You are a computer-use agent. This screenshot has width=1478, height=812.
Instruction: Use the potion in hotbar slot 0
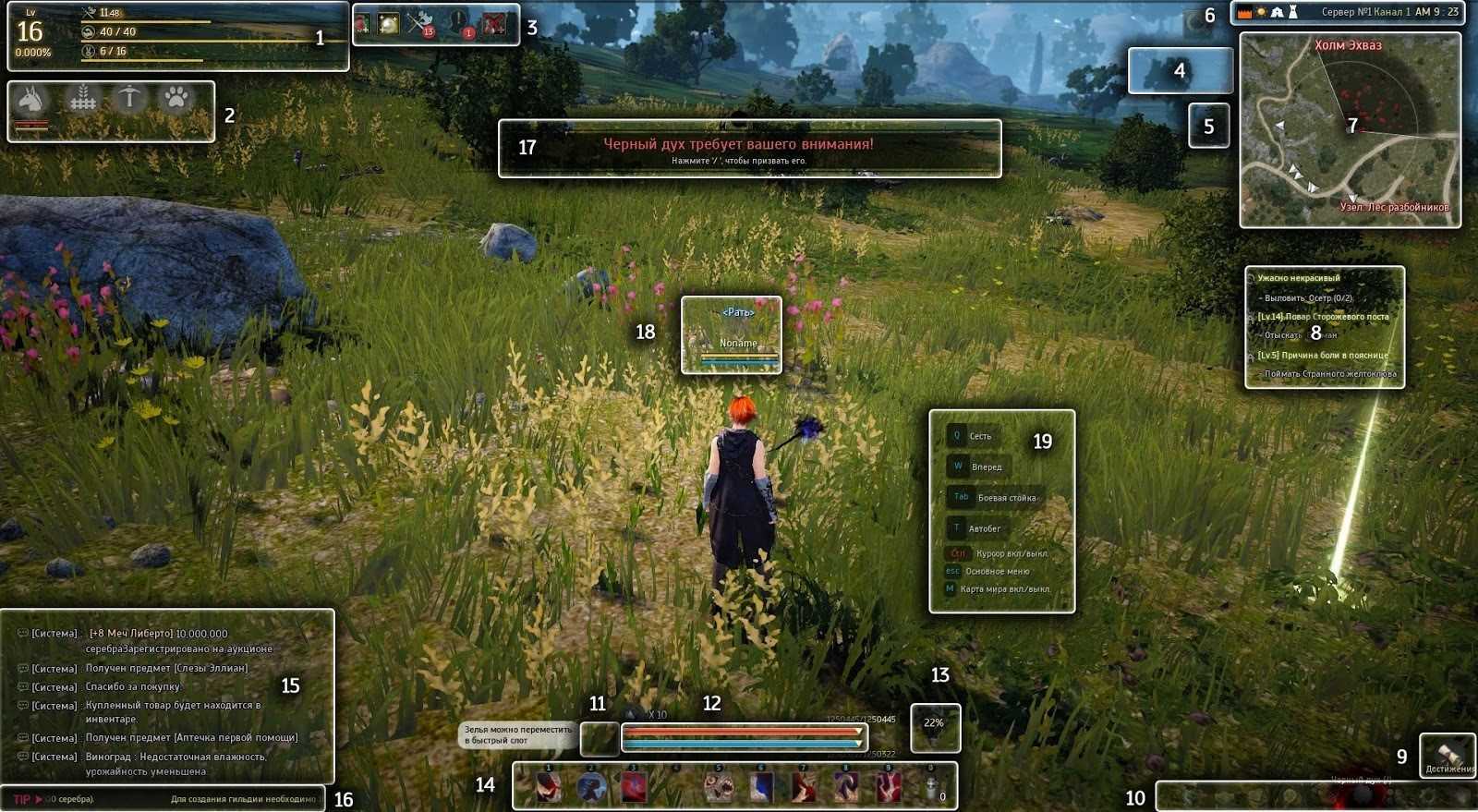[x=931, y=786]
